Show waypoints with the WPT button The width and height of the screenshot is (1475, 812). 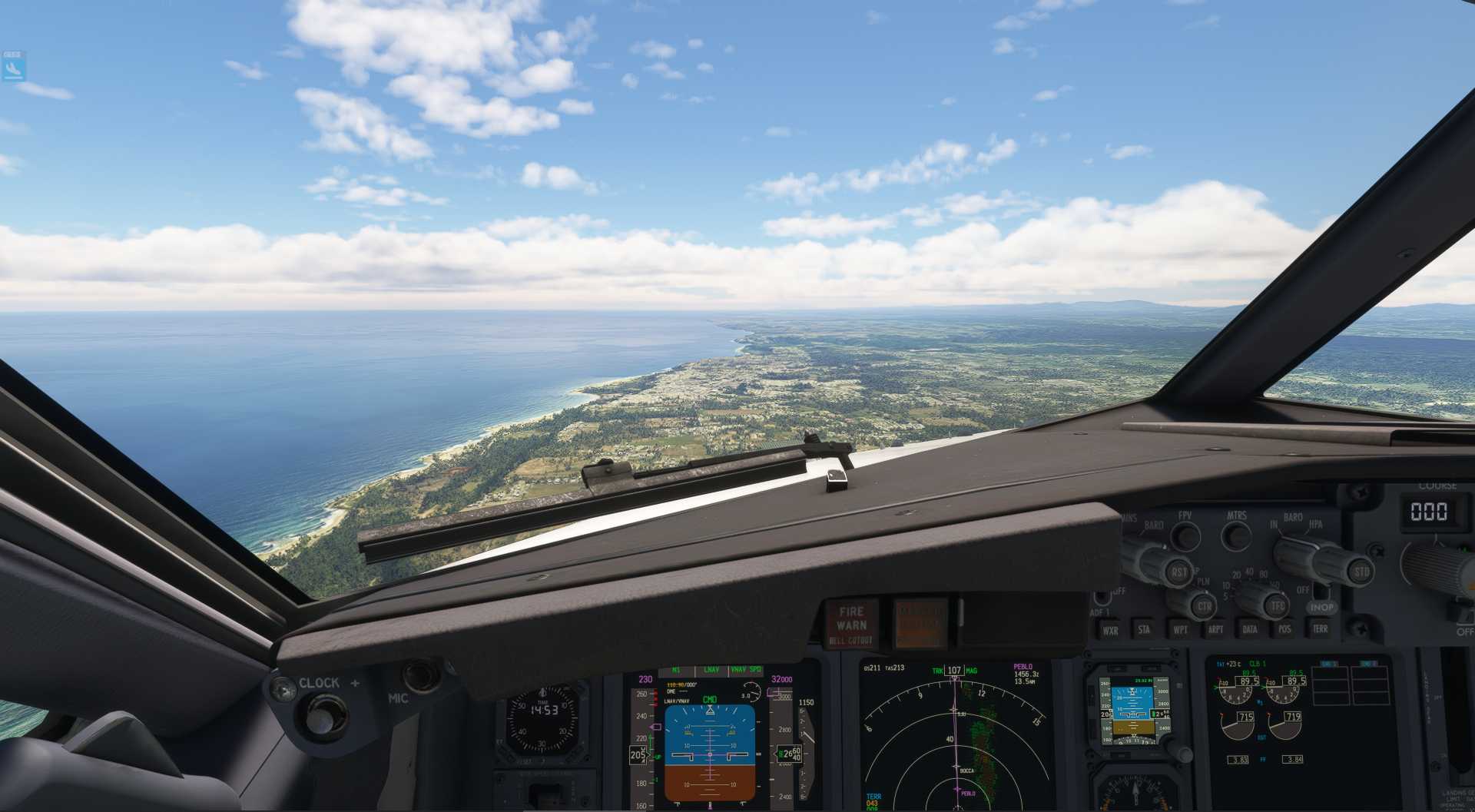click(x=1180, y=630)
